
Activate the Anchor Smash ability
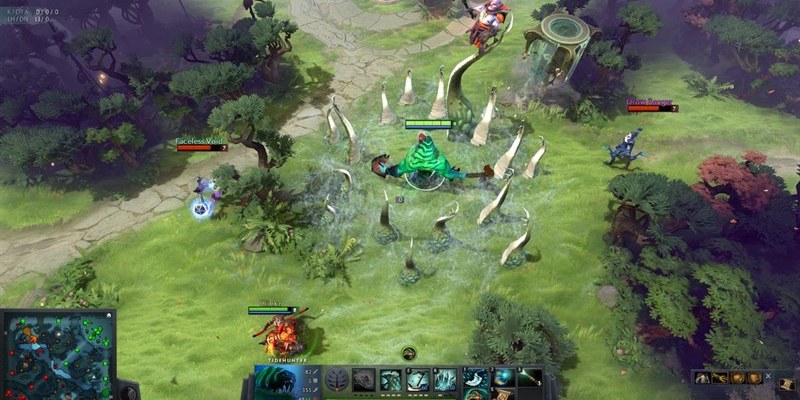pyautogui.click(x=417, y=380)
